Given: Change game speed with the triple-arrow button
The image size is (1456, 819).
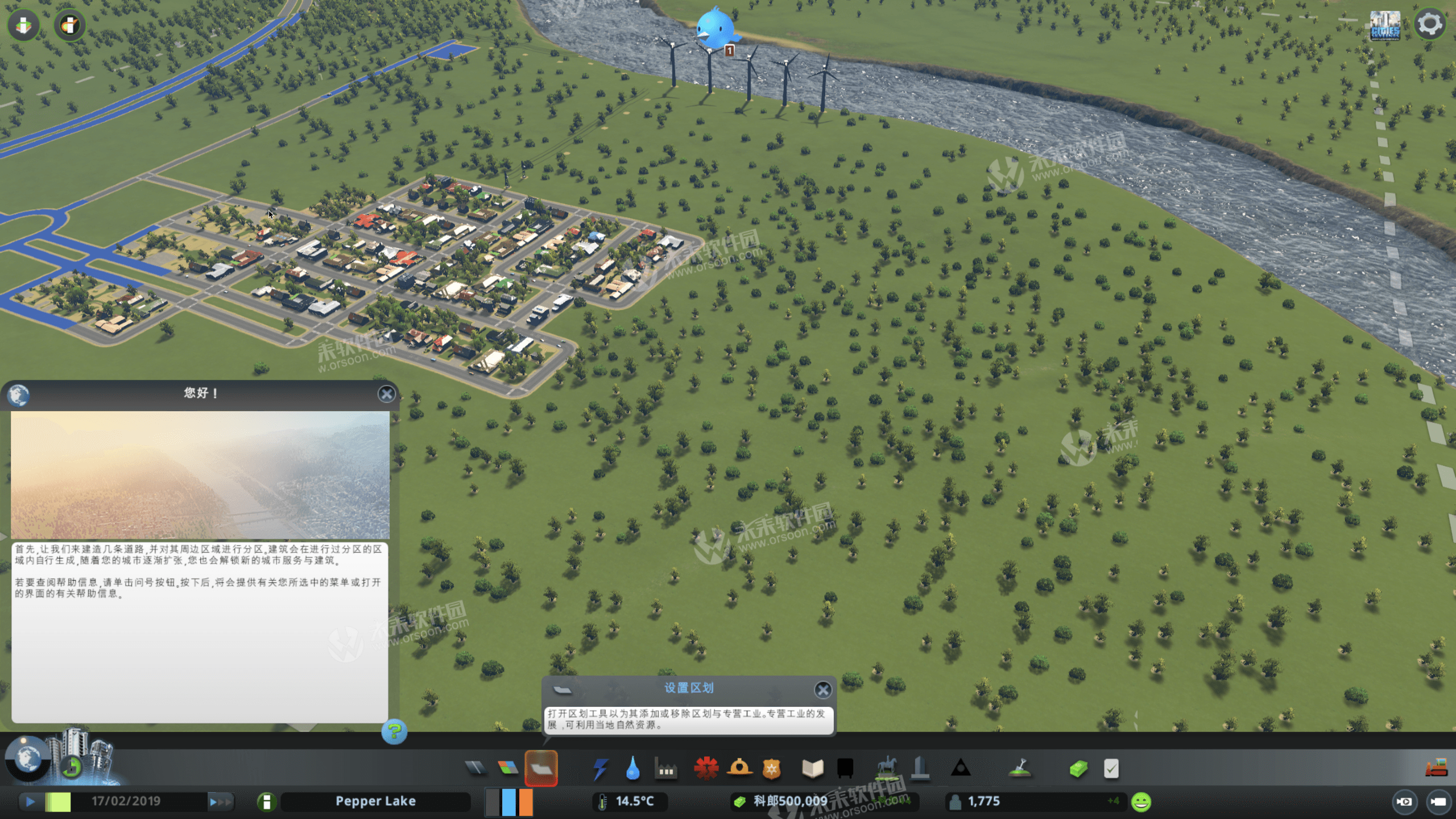Looking at the screenshot, I should click(x=220, y=802).
